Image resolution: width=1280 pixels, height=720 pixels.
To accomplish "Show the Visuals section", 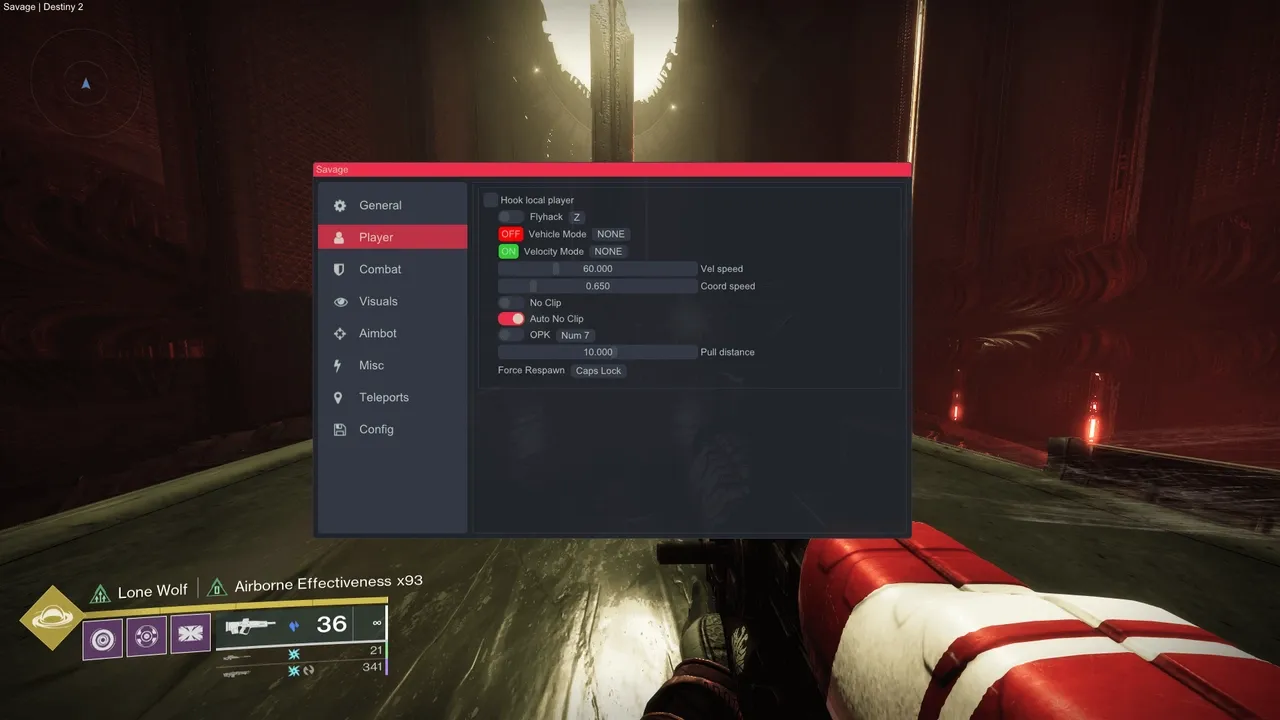I will 378,301.
